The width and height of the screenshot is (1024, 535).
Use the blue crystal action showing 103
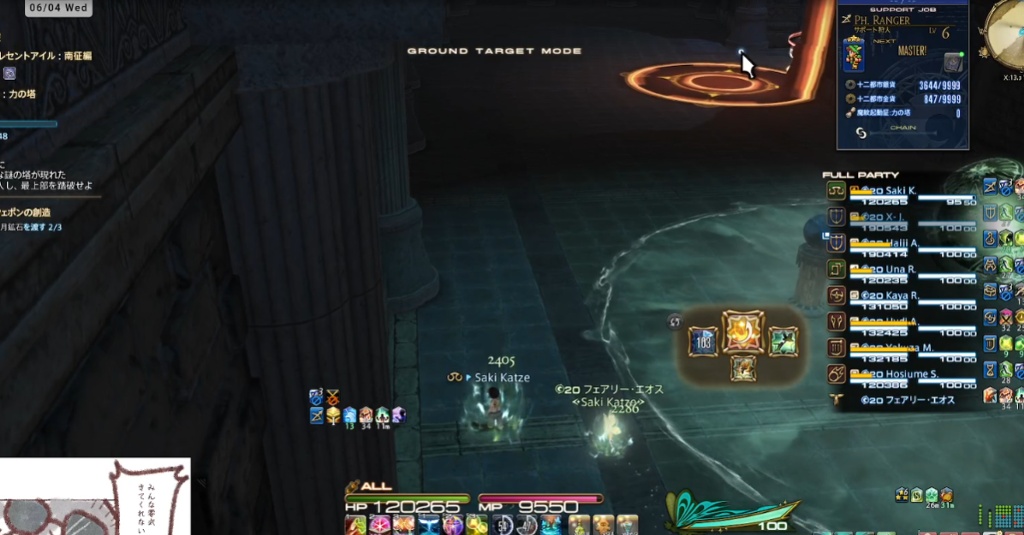pyautogui.click(x=702, y=341)
